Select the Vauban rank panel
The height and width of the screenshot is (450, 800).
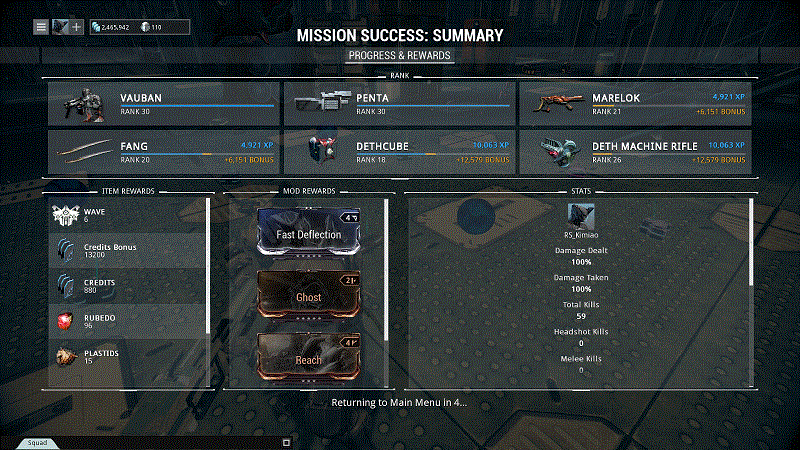click(x=164, y=102)
